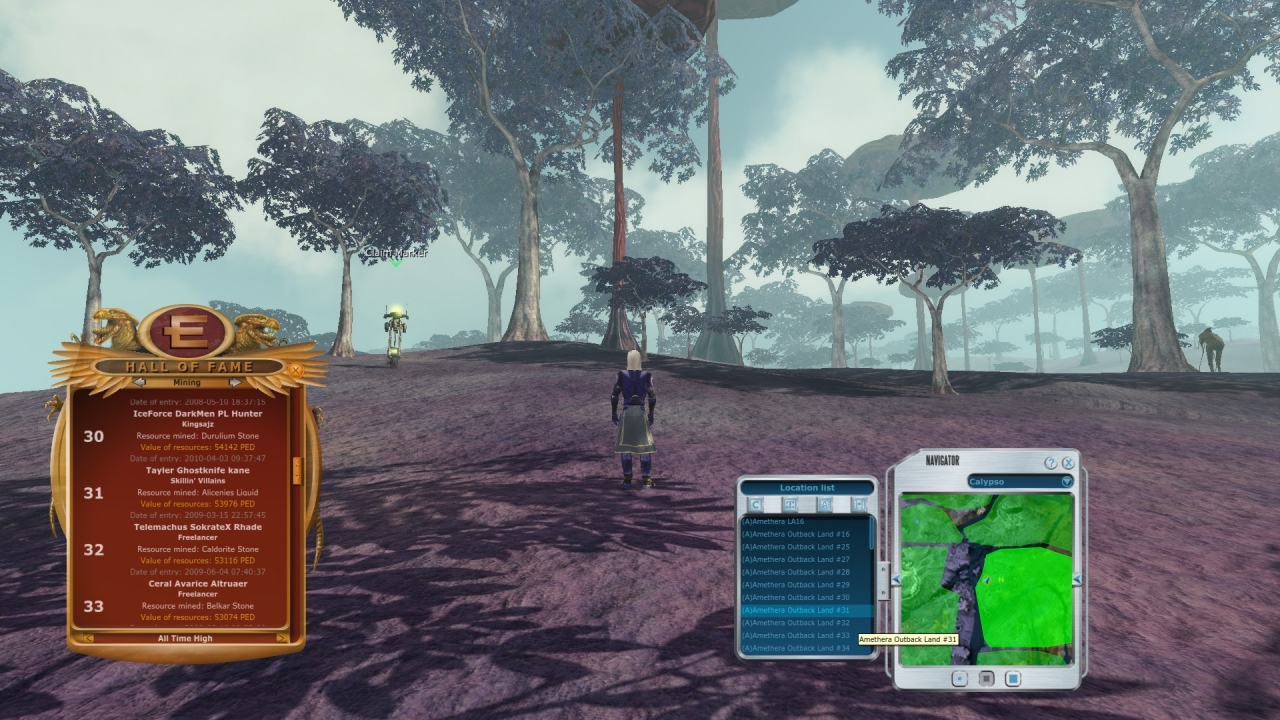
Task: Open the Calypso planet dropdown
Action: pyautogui.click(x=1066, y=481)
